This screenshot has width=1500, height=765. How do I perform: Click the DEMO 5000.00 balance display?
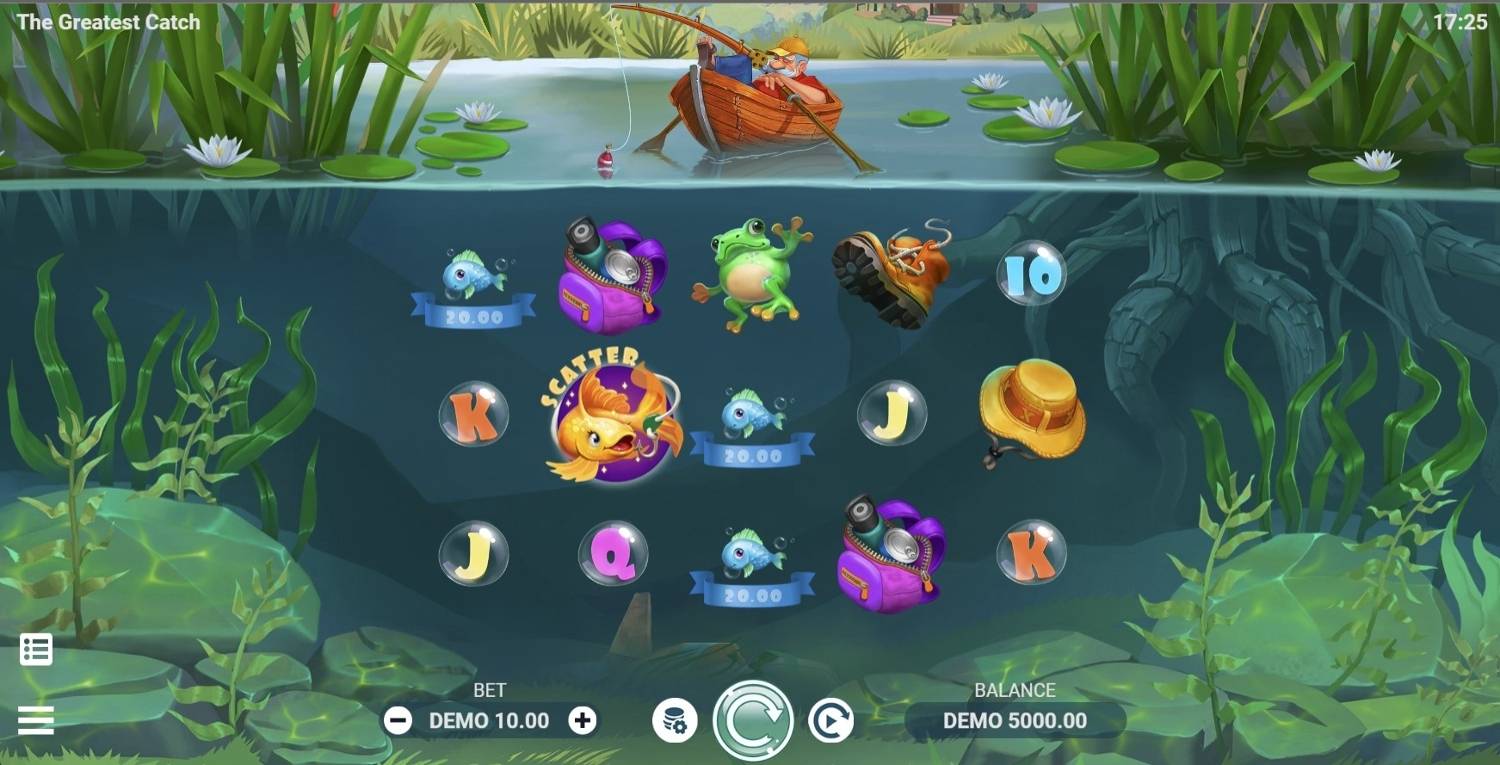[1015, 718]
